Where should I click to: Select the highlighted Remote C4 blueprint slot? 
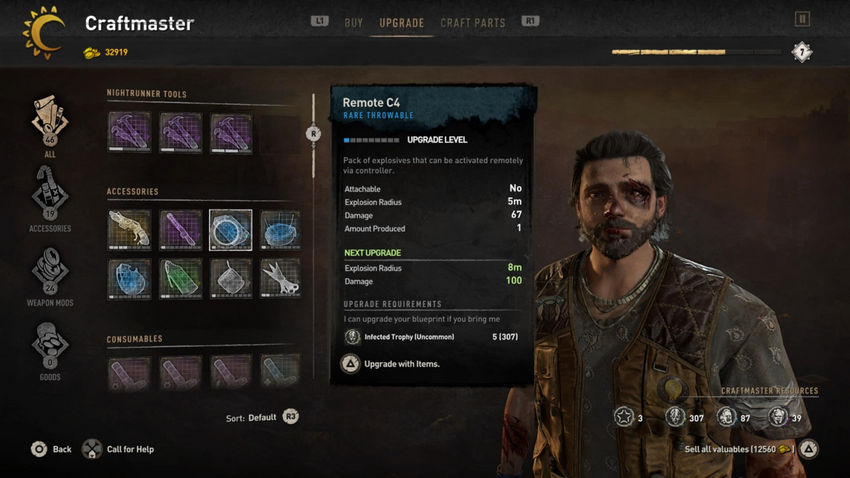coord(230,229)
